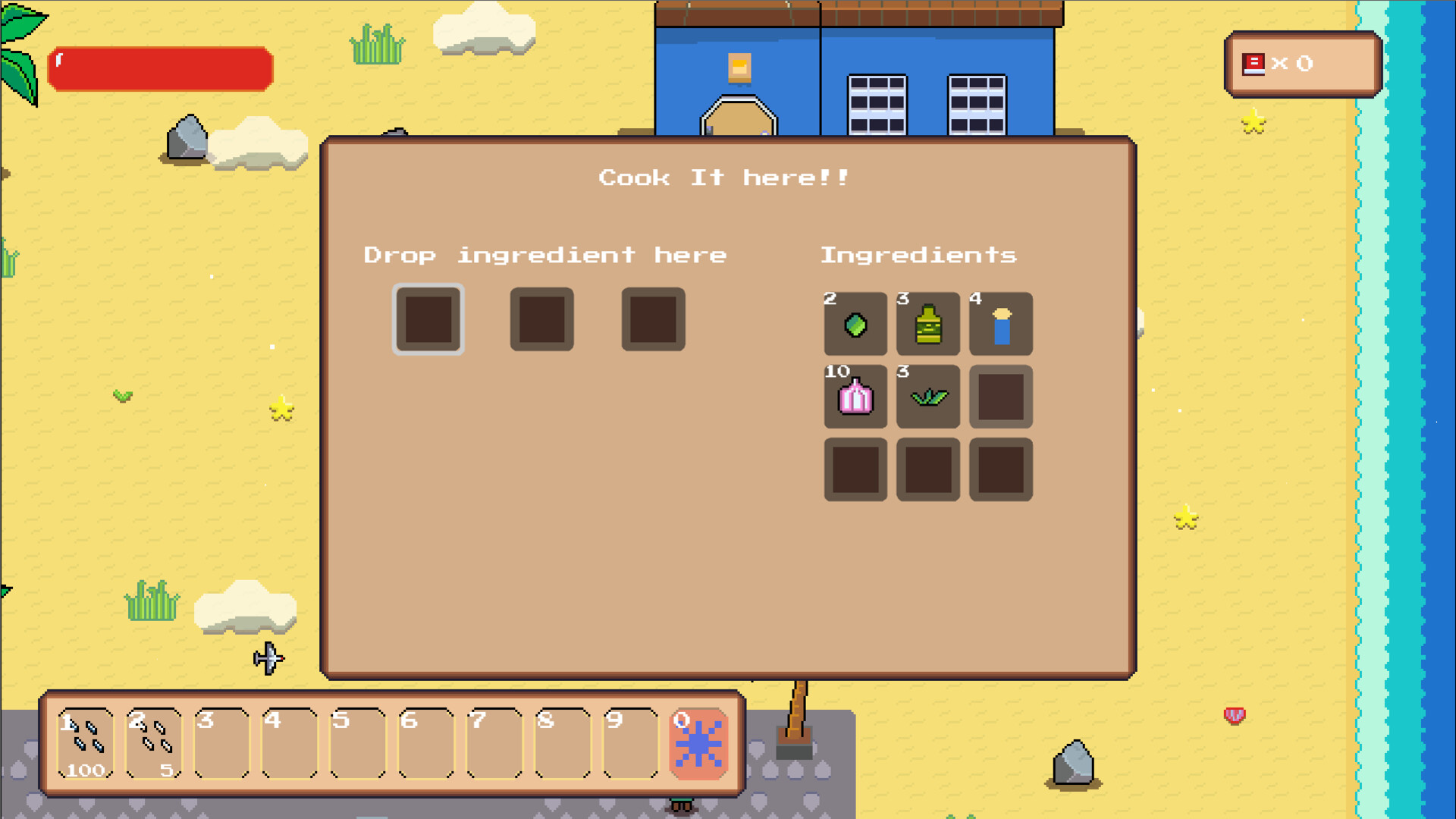Click the empty ingredient slot beside the herbs
This screenshot has height=819, width=1456.
point(1000,397)
